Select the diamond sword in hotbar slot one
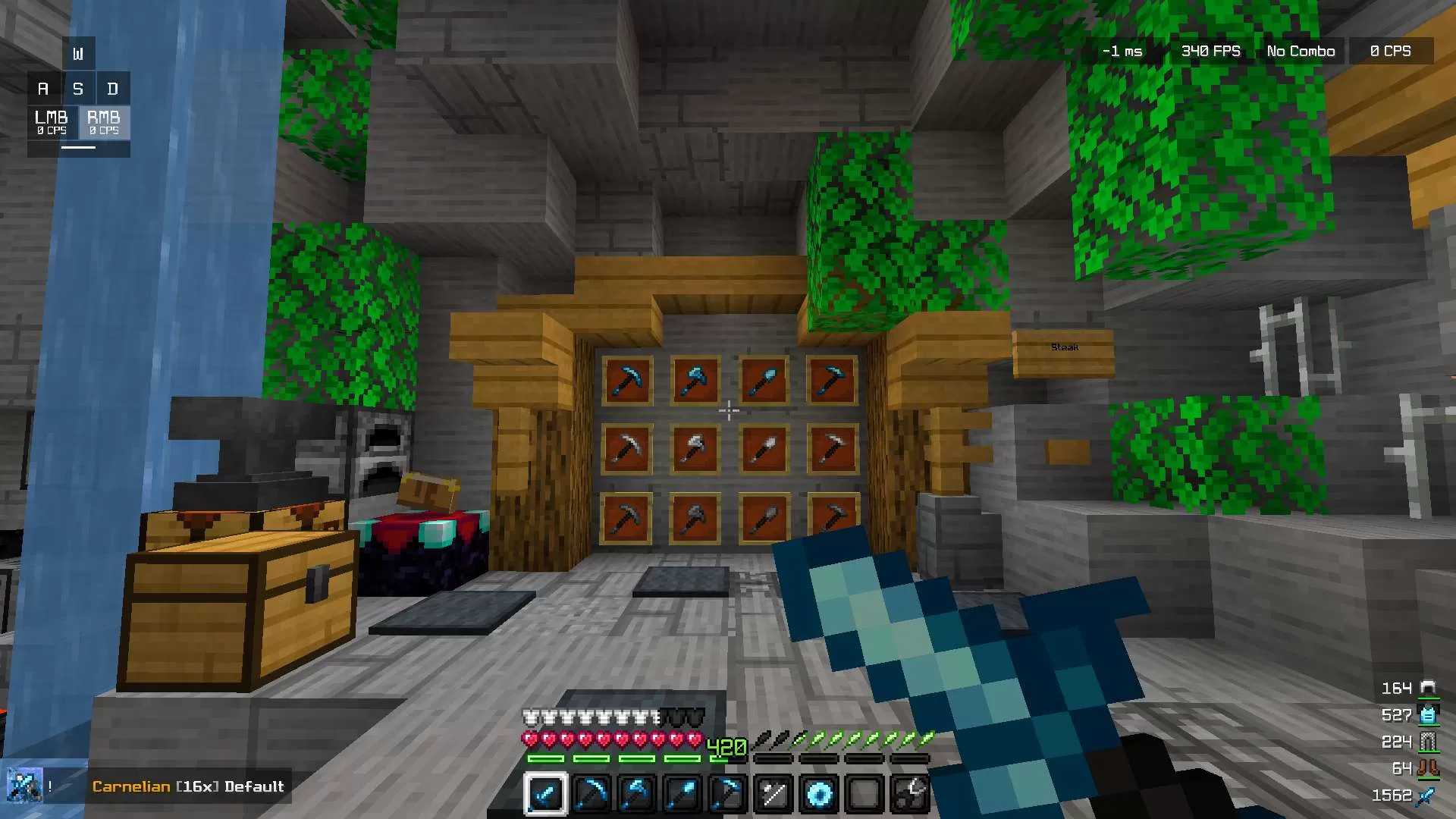The image size is (1456, 819). (547, 794)
